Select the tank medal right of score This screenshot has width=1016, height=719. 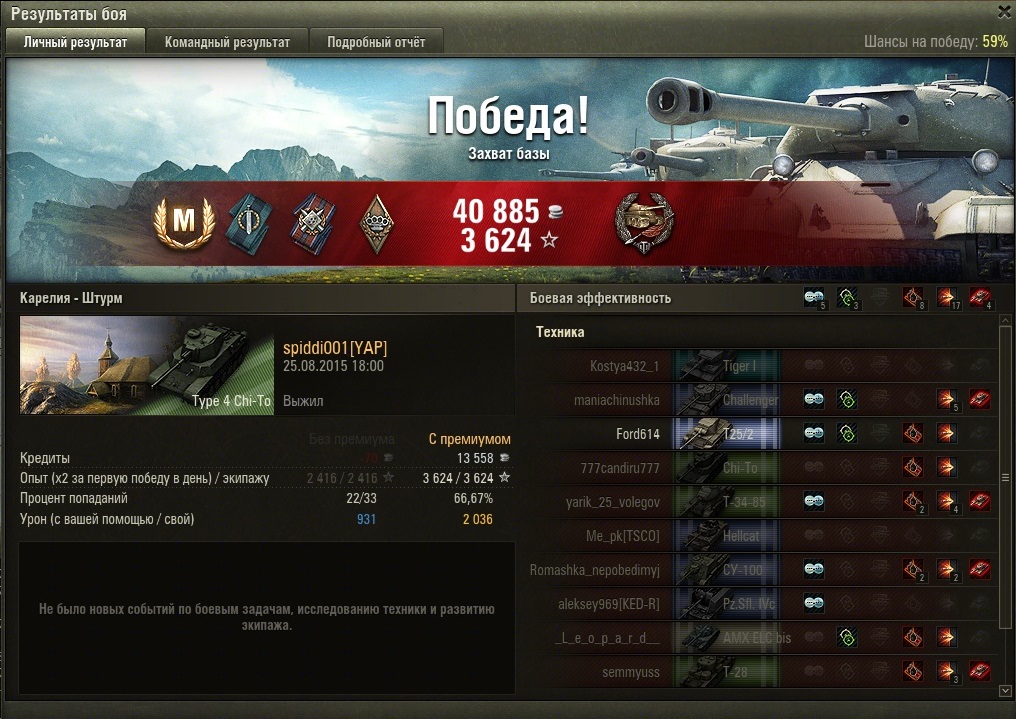pyautogui.click(x=643, y=223)
